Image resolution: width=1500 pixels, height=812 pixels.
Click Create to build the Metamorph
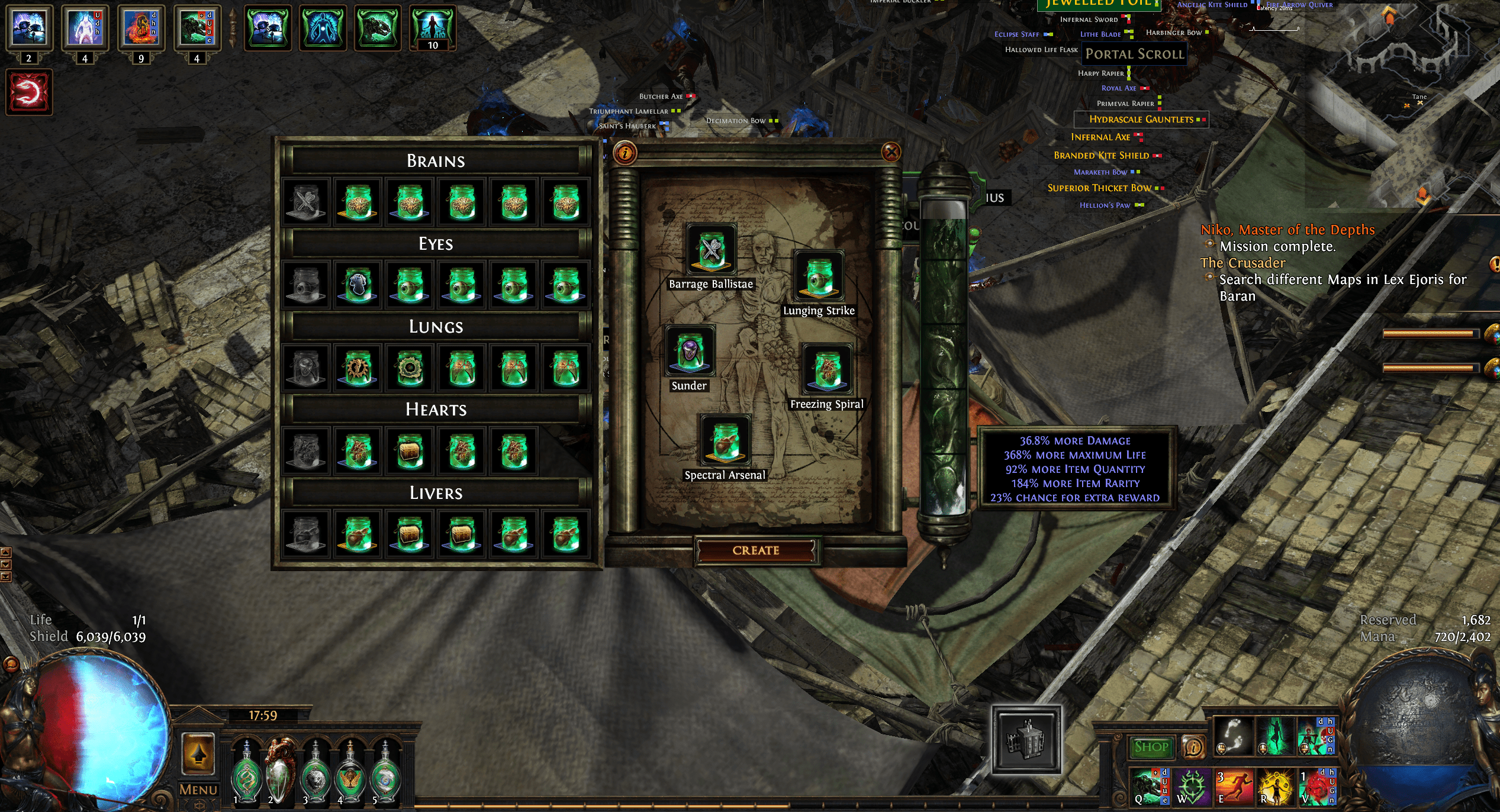pos(758,549)
